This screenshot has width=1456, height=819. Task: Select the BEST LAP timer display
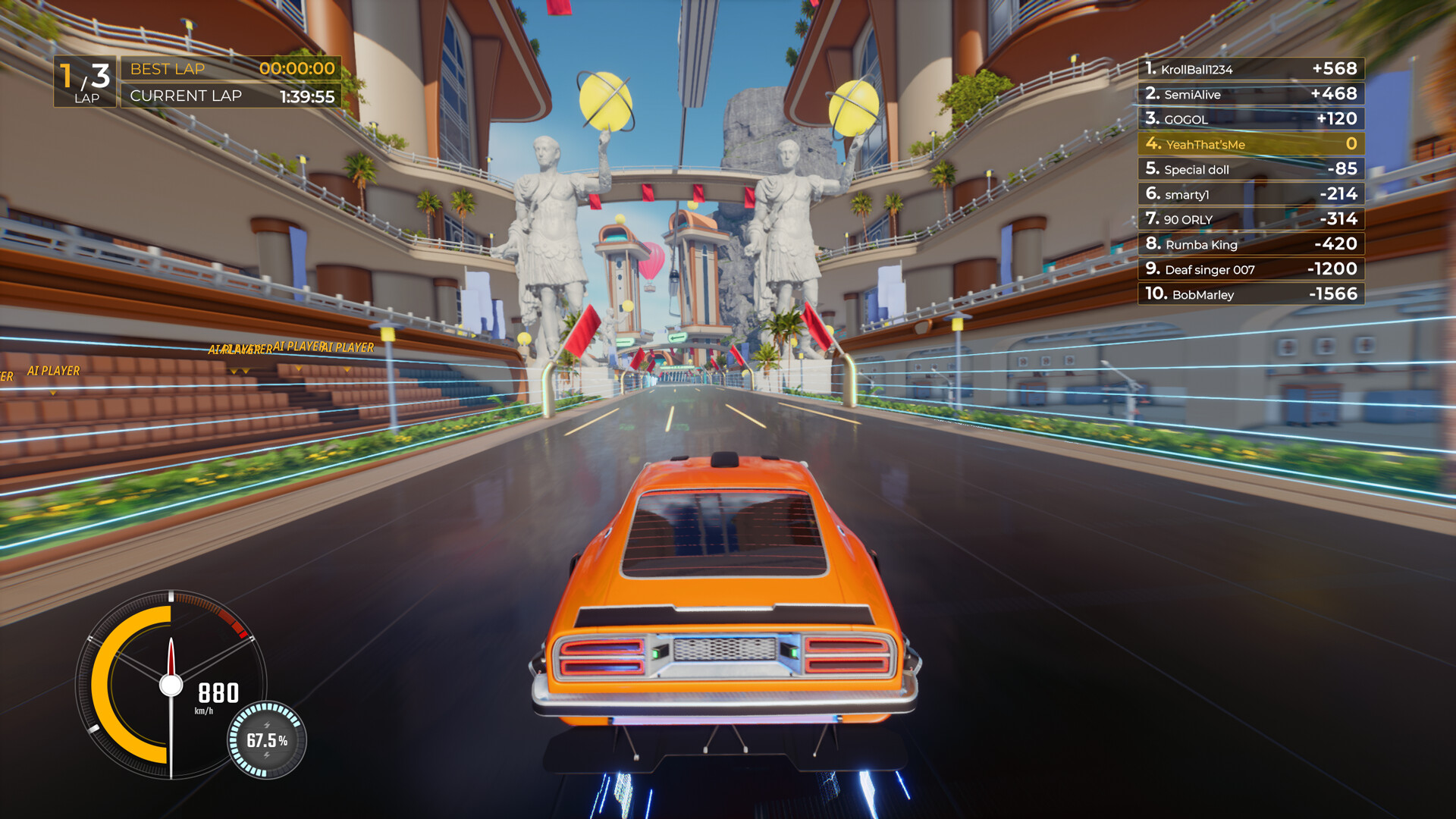click(x=227, y=68)
